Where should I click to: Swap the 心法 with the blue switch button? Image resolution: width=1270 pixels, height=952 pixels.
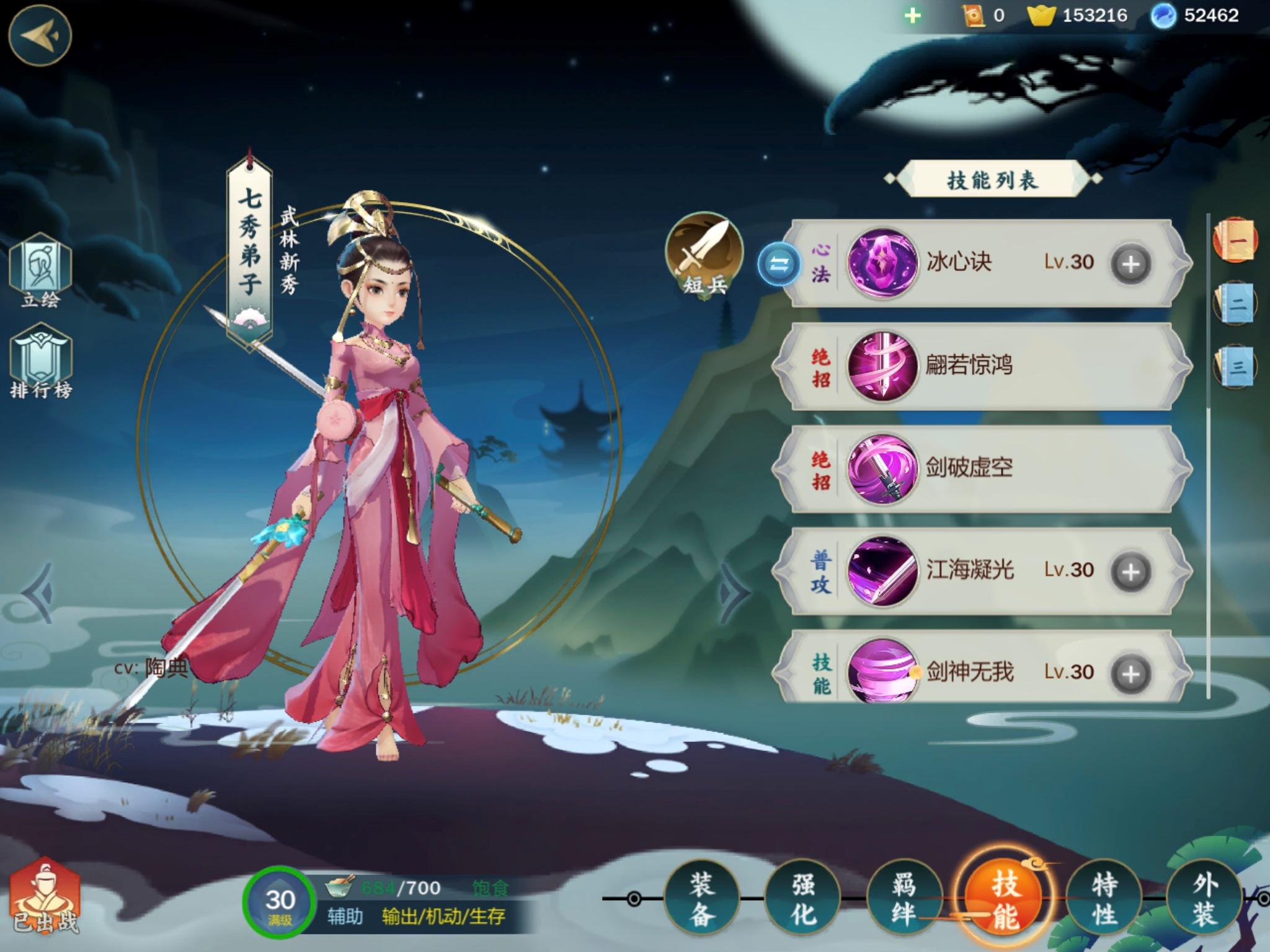click(779, 265)
